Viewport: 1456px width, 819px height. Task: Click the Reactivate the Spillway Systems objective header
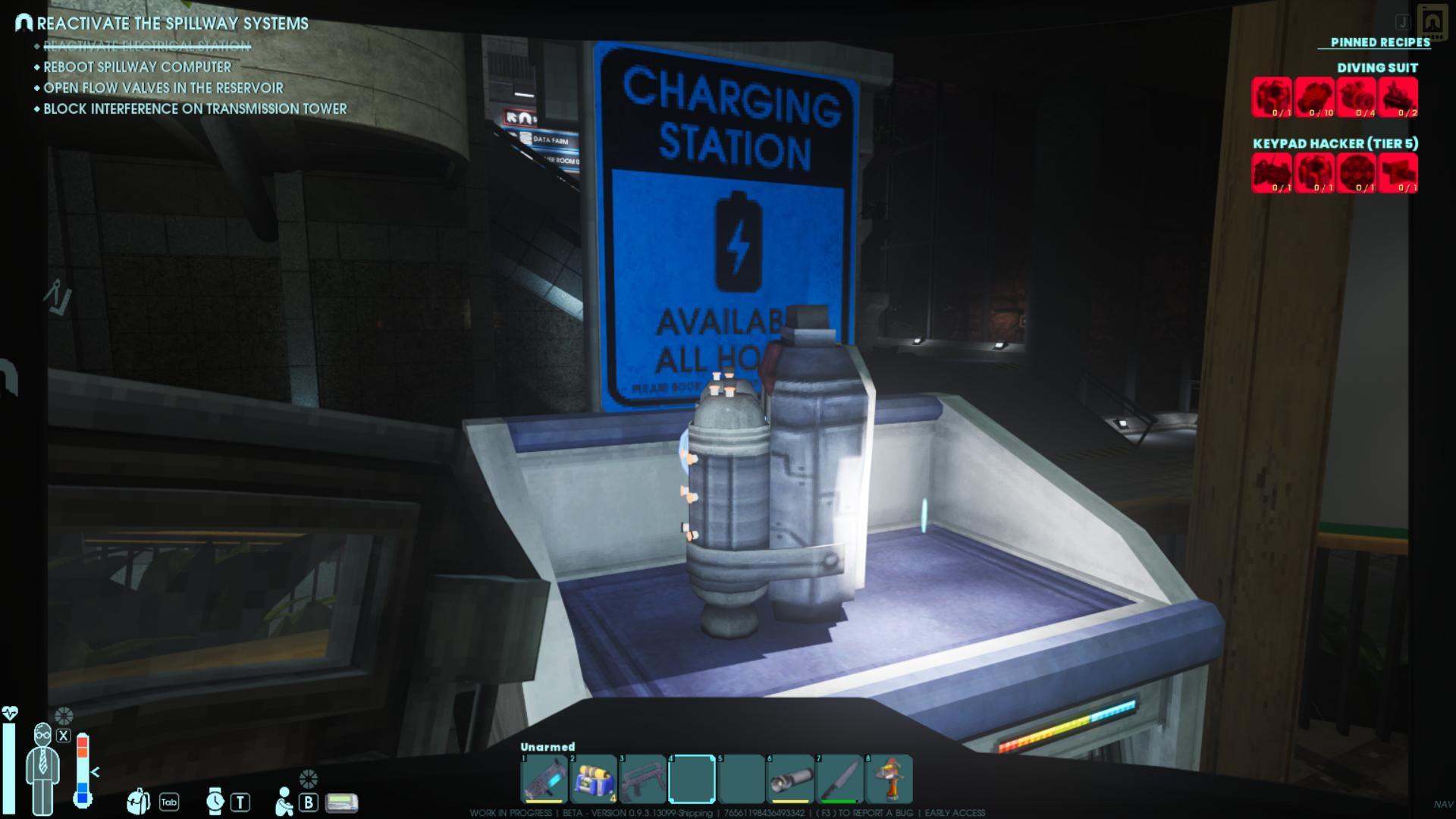[x=173, y=24]
